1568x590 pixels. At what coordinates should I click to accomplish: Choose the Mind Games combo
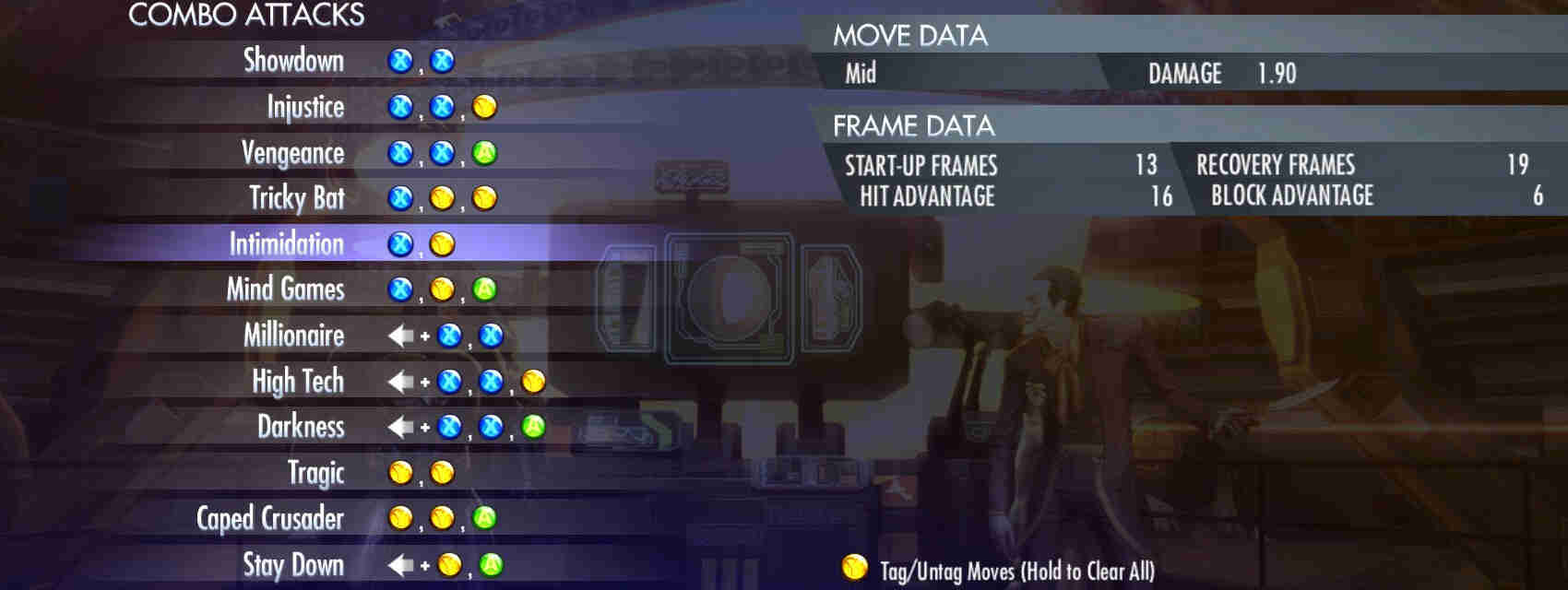coord(285,289)
